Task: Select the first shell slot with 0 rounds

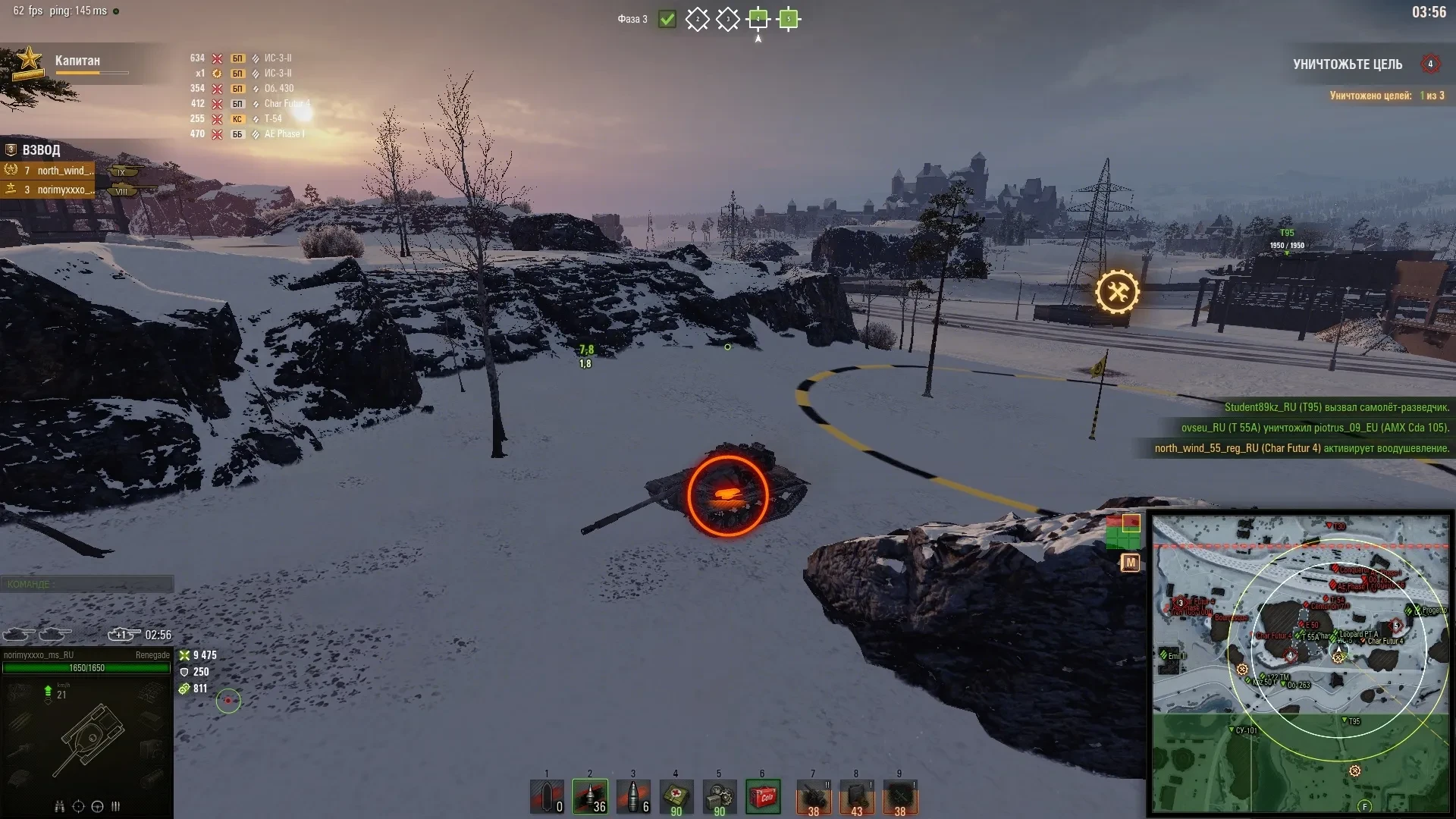Action: (x=547, y=797)
